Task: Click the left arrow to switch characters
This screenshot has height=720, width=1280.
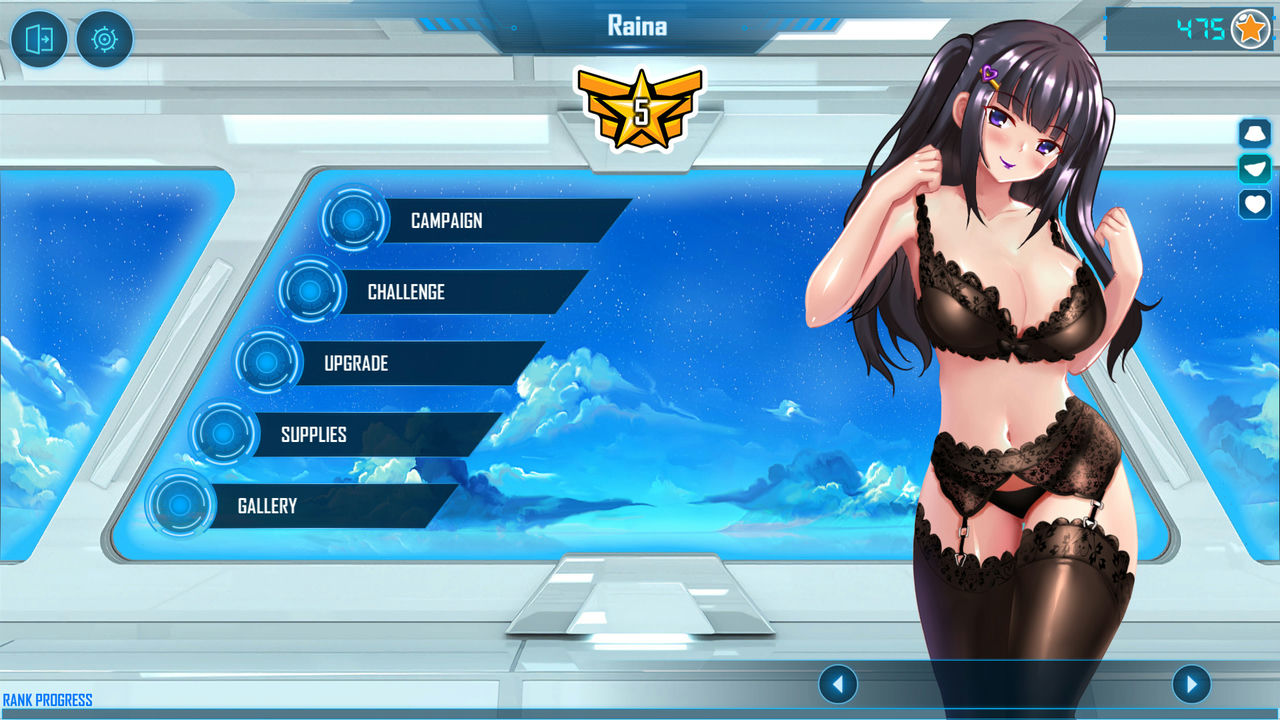Action: 838,684
